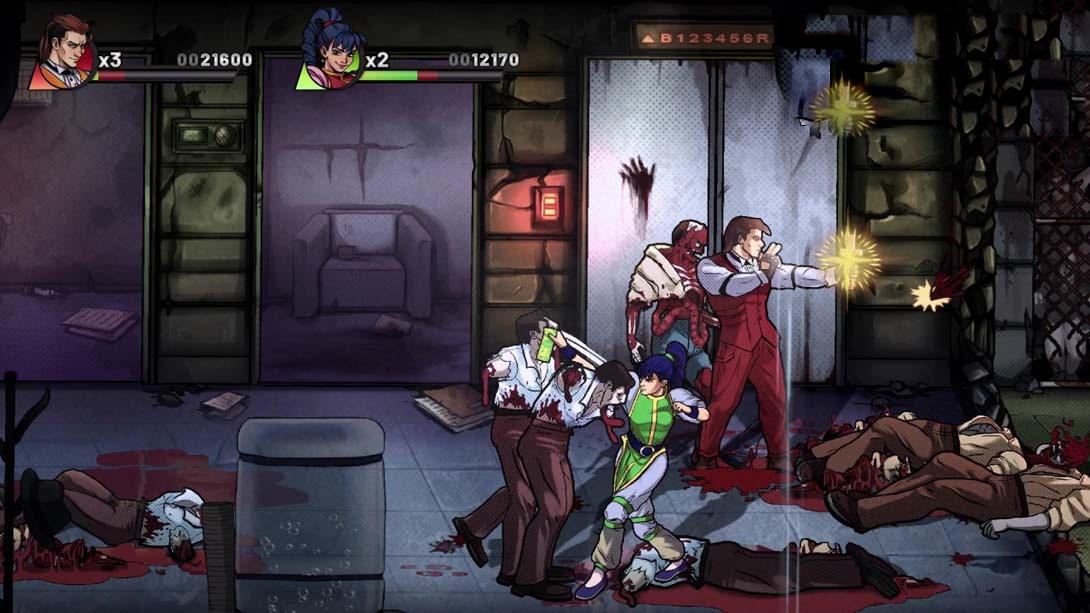1090x613 pixels.
Task: Click the red-haired player one portrait
Action: tap(62, 53)
